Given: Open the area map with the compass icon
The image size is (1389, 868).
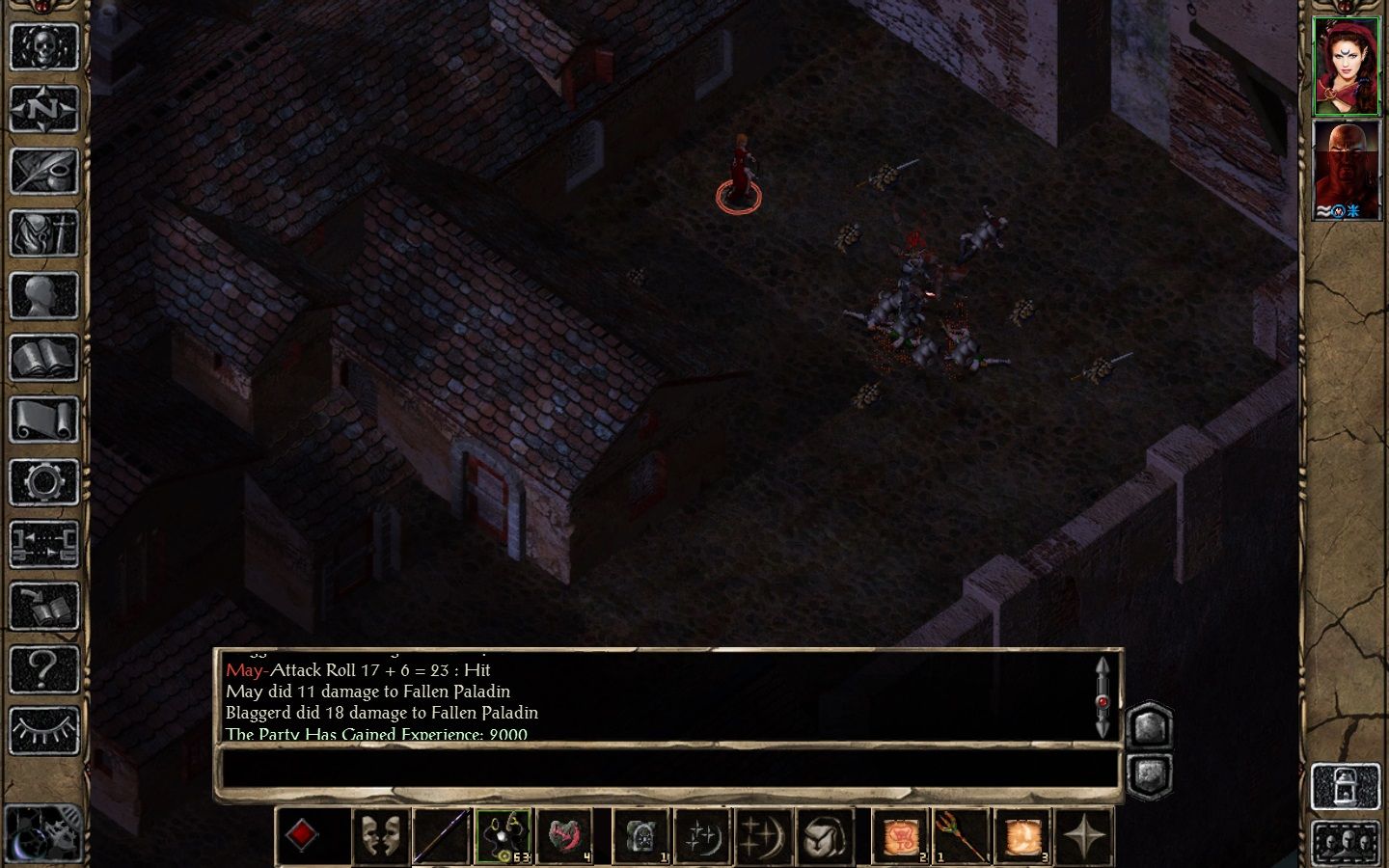Looking at the screenshot, I should pos(43,109).
